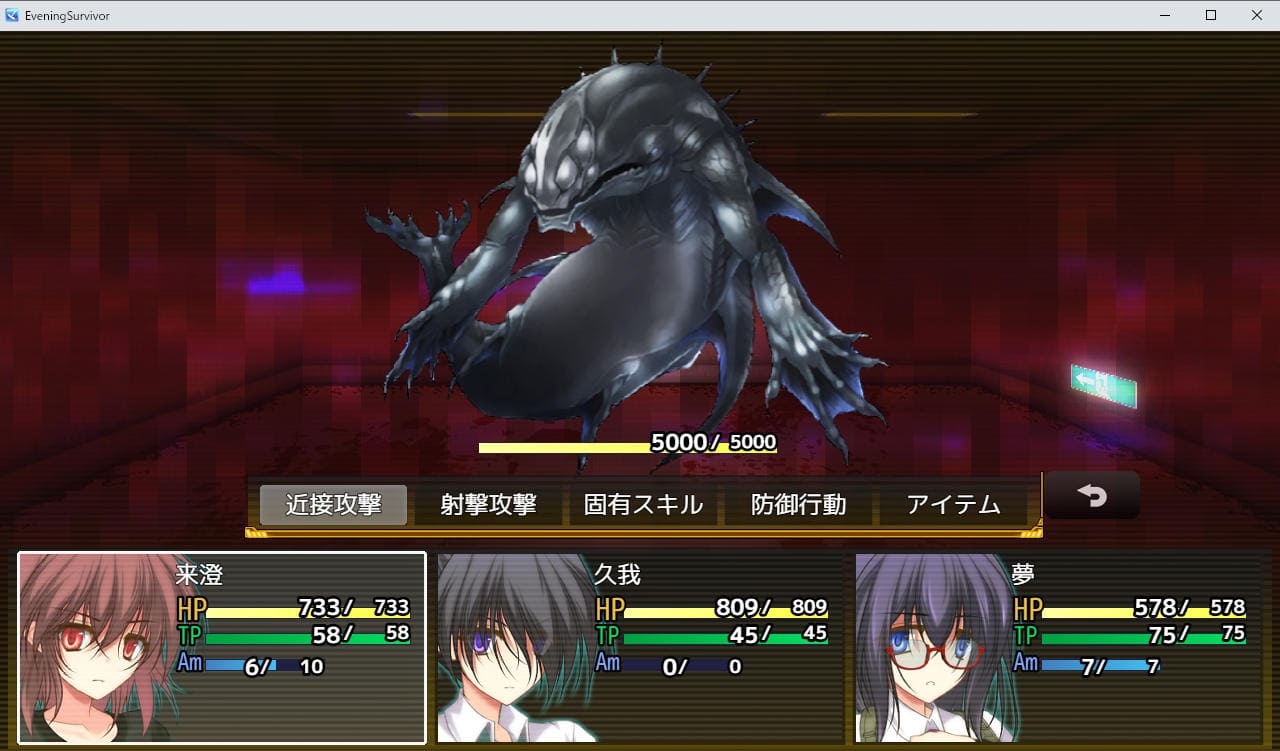The height and width of the screenshot is (751, 1280).
Task: Select the 近接攻撃 melee attack command
Action: 333,505
